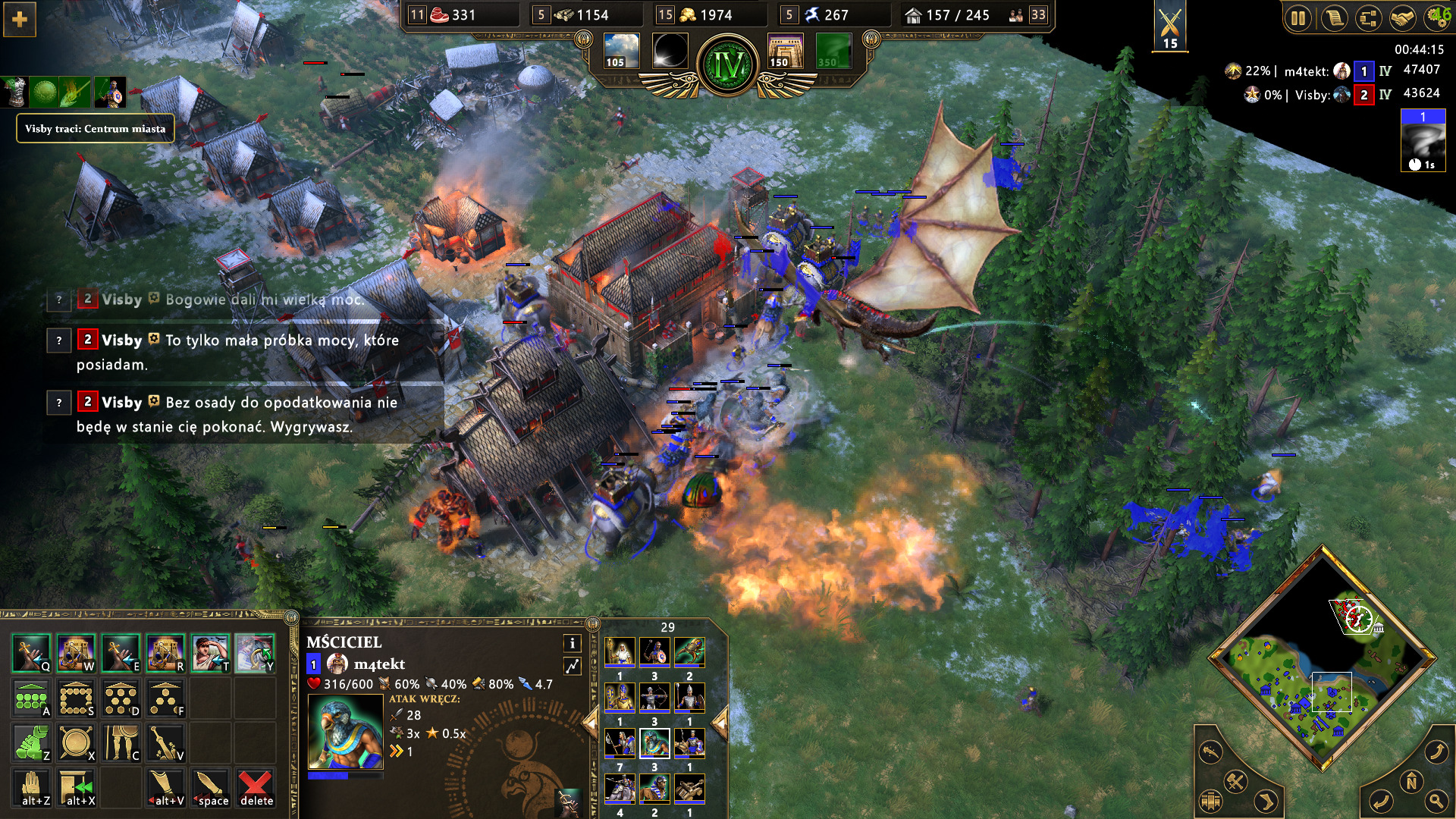Open the tech tree button
The width and height of the screenshot is (1456, 819).
click(1368, 18)
